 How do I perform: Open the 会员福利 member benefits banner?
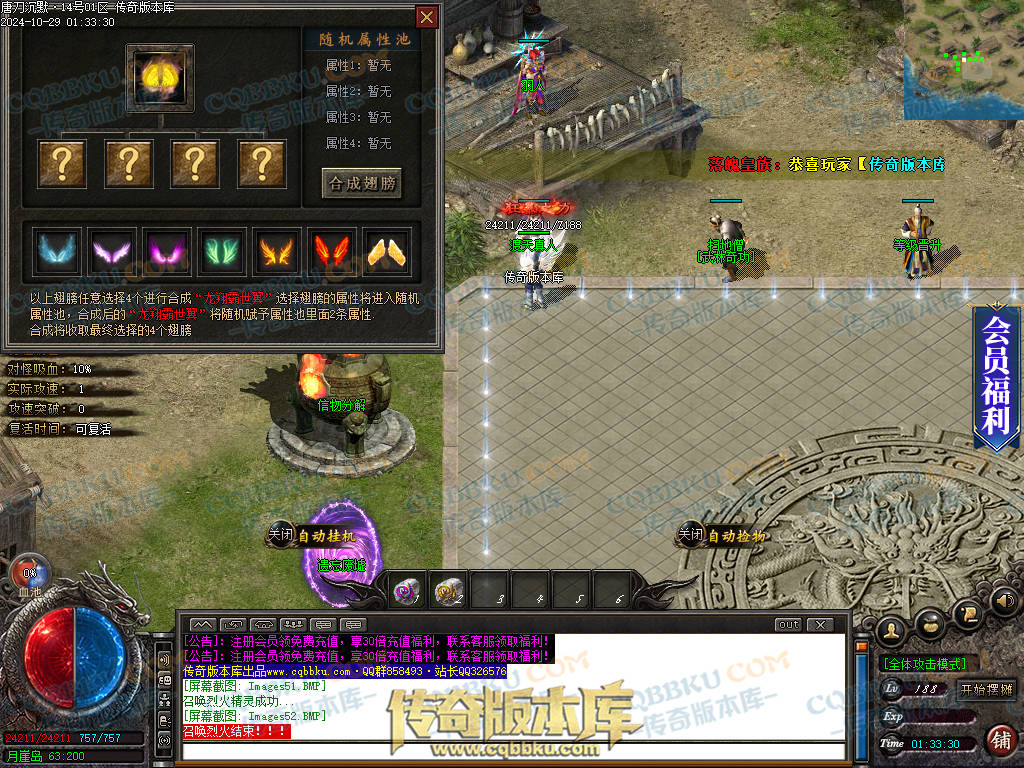pyautogui.click(x=996, y=377)
